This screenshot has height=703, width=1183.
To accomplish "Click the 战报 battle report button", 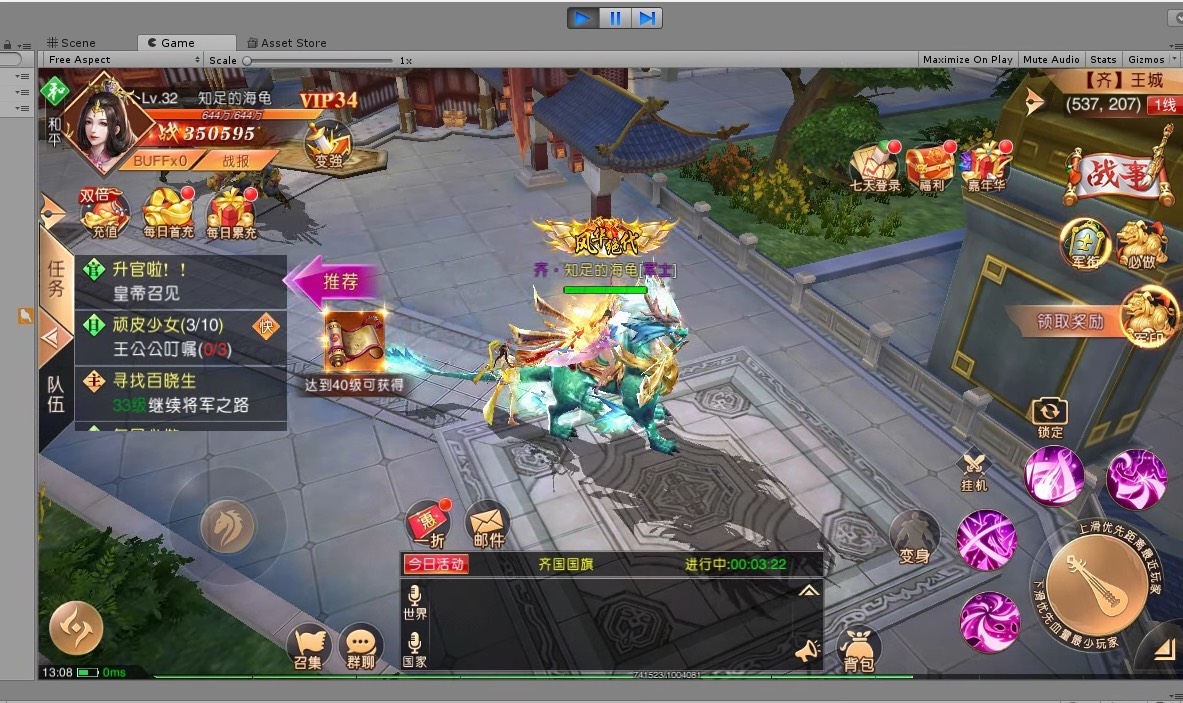I will [x=236, y=160].
